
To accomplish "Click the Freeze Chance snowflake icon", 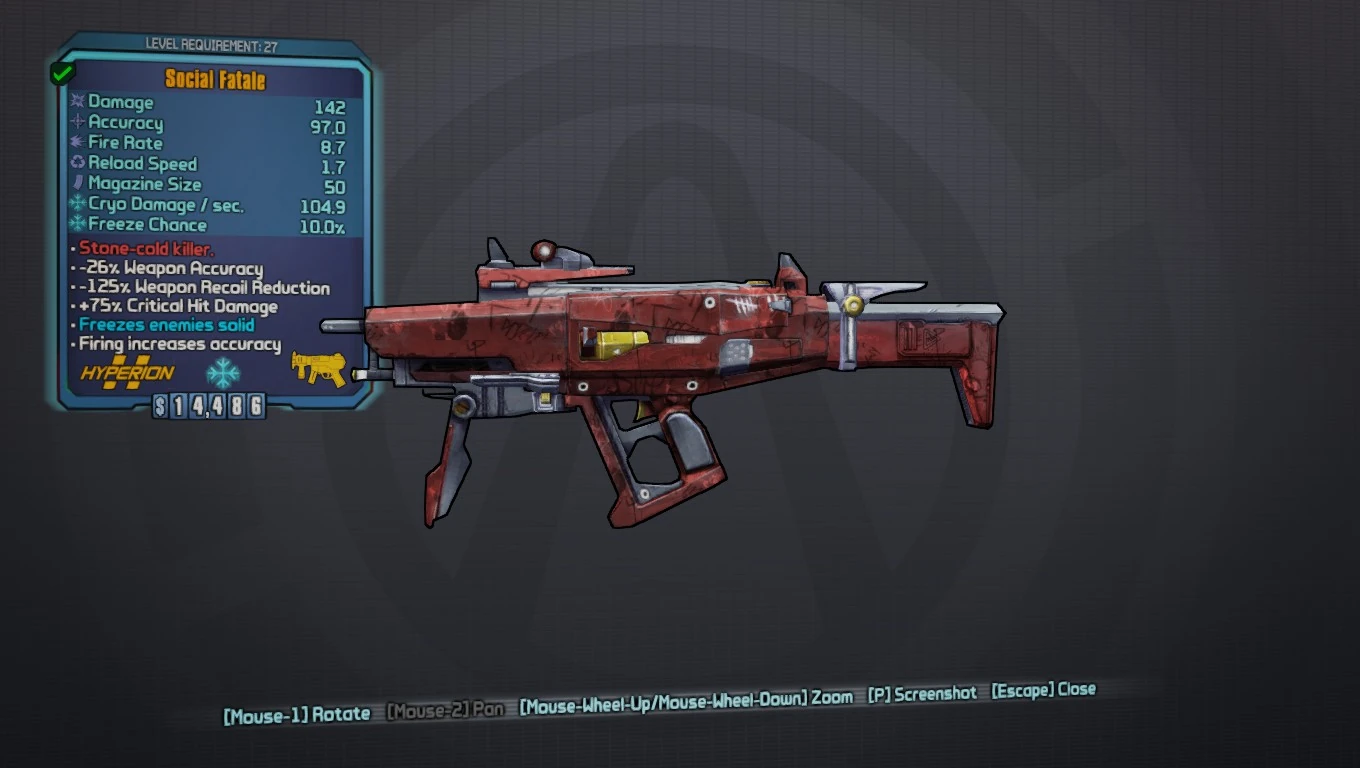I will (x=76, y=224).
